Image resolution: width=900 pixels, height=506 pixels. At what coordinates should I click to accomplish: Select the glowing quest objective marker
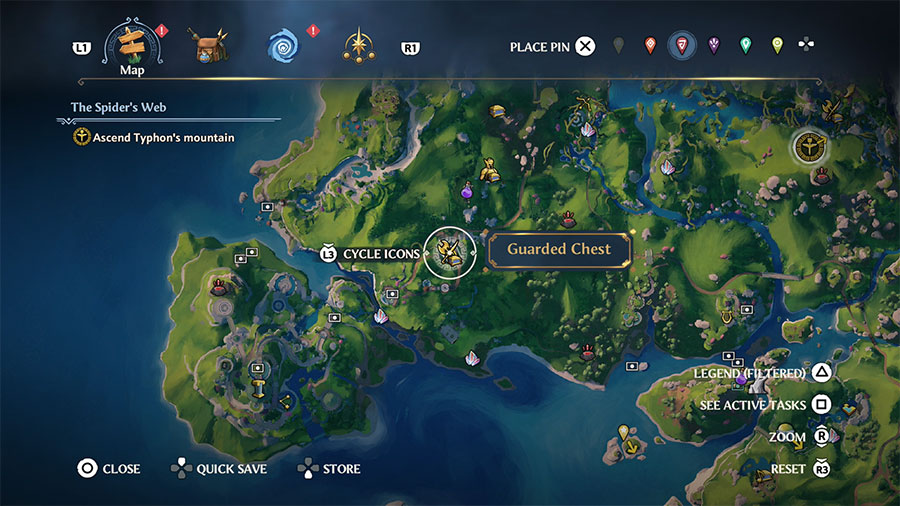coord(806,148)
